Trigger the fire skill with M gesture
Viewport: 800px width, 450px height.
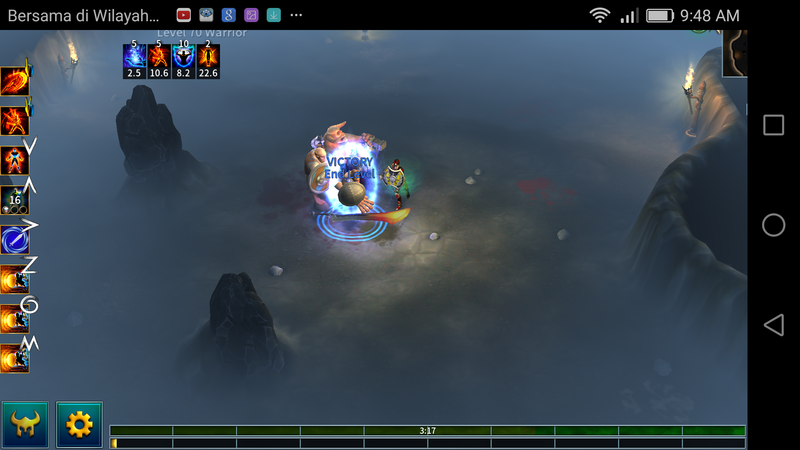point(14,357)
